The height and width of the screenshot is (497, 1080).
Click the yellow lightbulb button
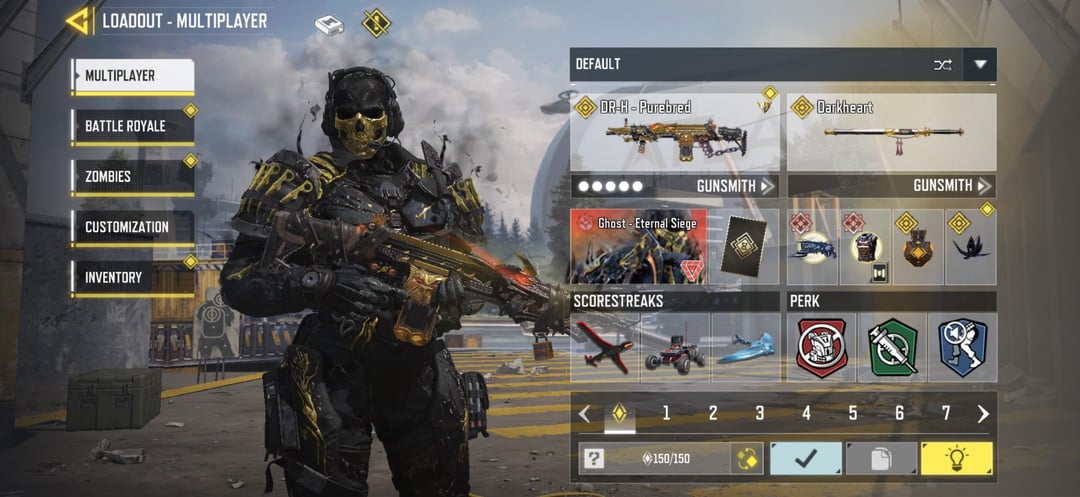(x=957, y=459)
